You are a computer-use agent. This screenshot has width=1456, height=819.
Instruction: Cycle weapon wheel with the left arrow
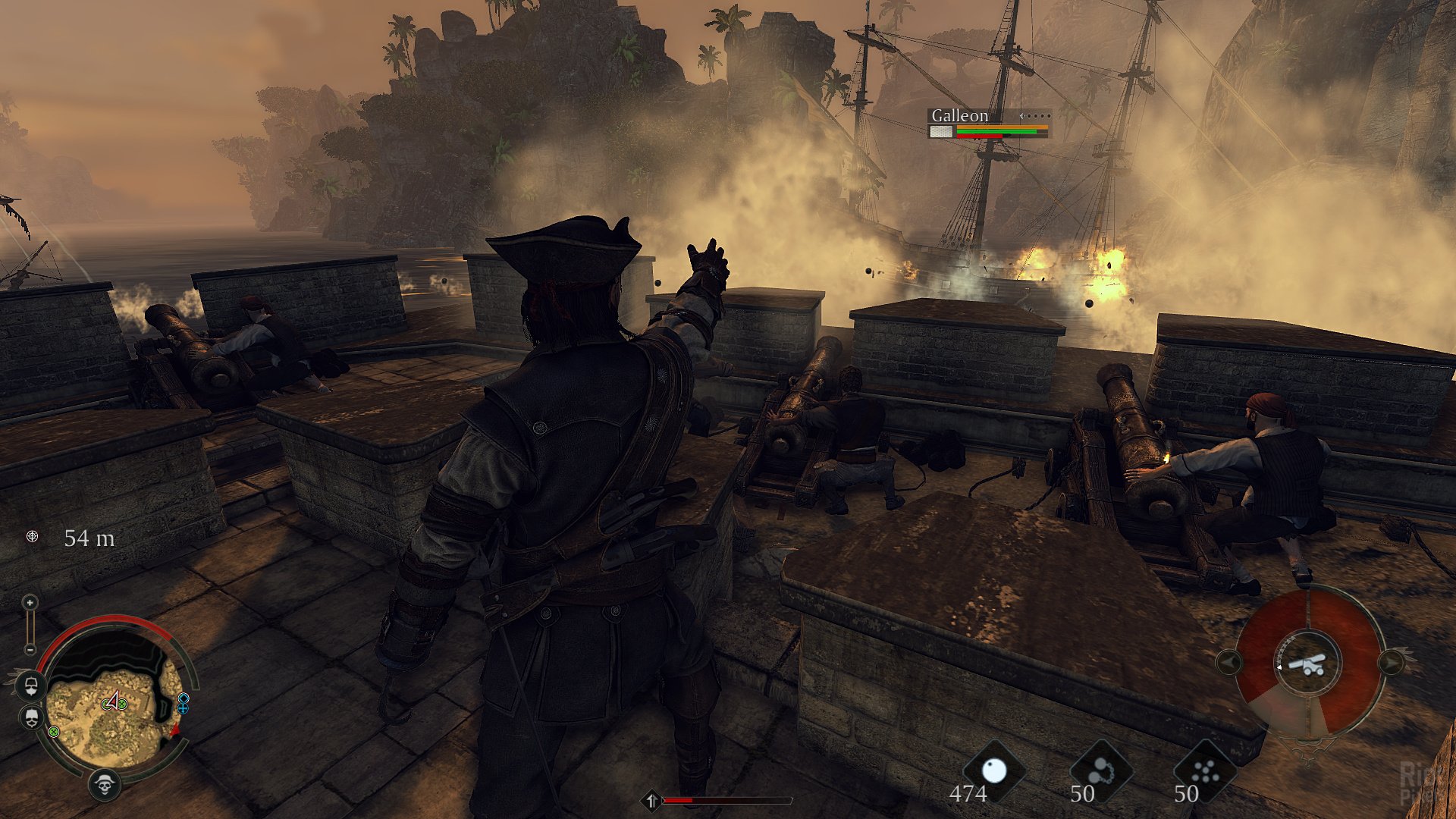click(1228, 663)
